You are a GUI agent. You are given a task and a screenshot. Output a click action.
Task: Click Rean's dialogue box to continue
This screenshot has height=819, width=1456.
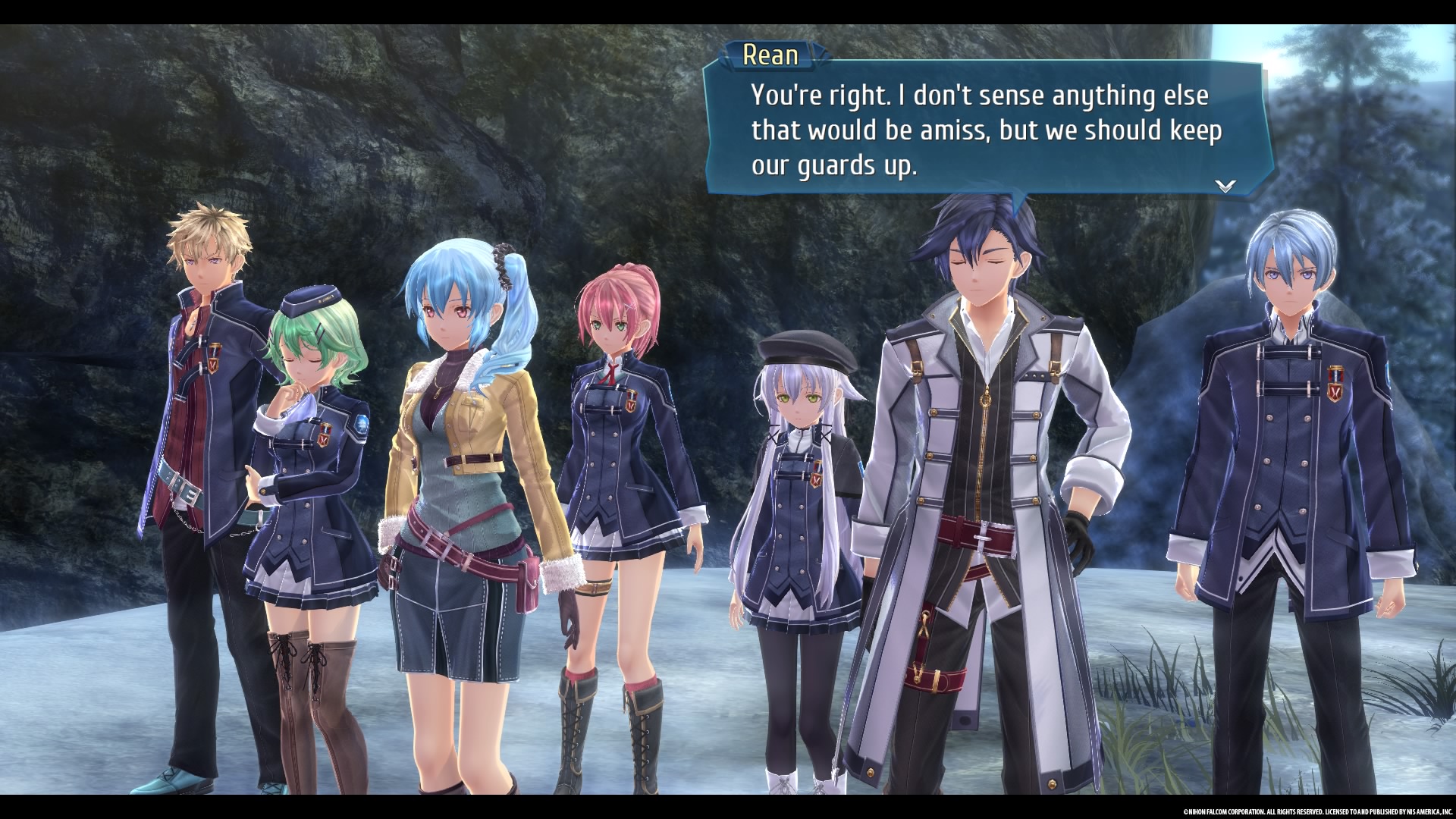(986, 130)
